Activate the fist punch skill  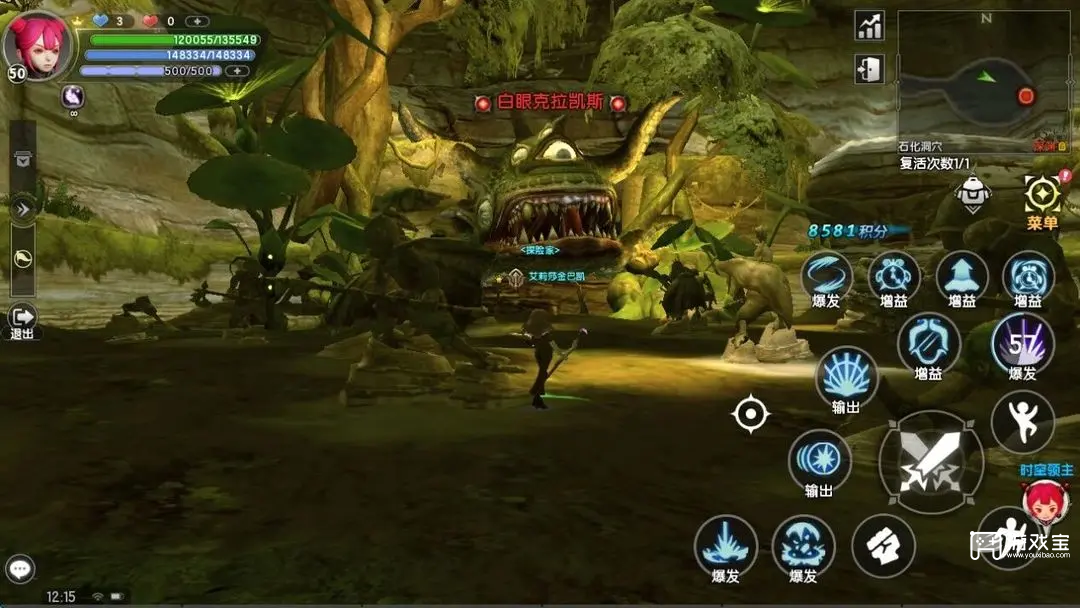[x=883, y=545]
